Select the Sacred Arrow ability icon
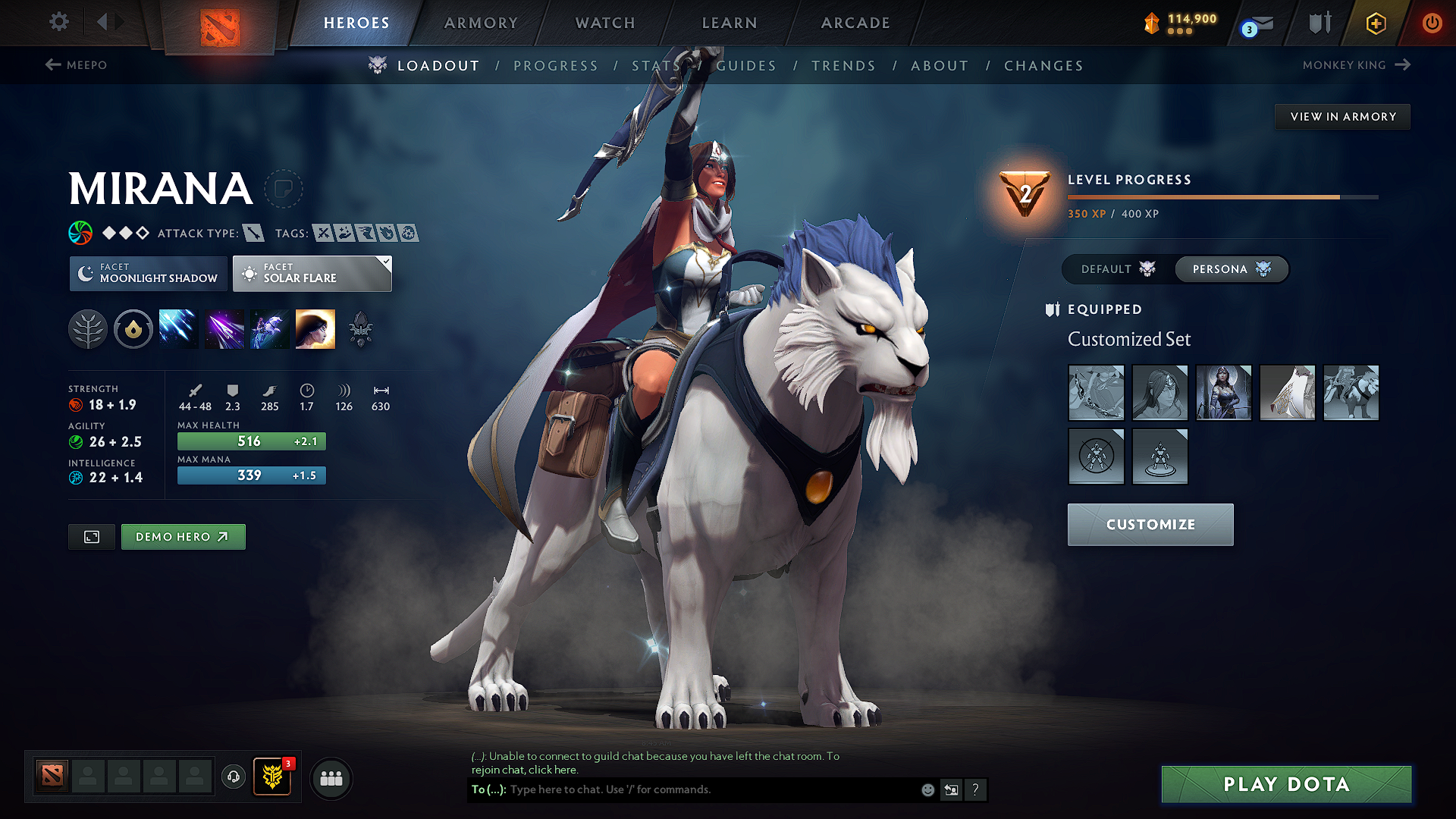 pyautogui.click(x=224, y=328)
